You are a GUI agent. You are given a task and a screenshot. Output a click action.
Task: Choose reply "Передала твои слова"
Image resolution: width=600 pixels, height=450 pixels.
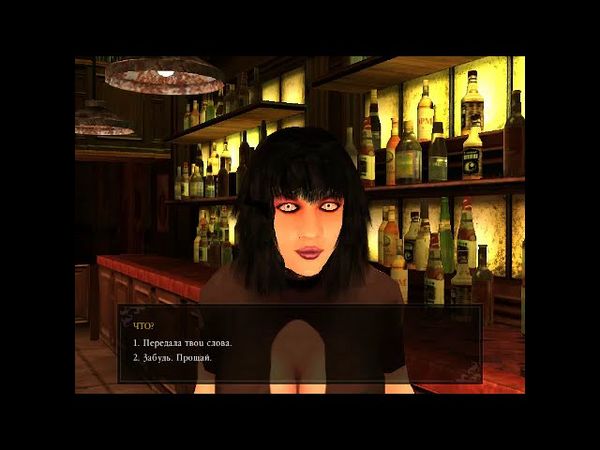(189, 342)
